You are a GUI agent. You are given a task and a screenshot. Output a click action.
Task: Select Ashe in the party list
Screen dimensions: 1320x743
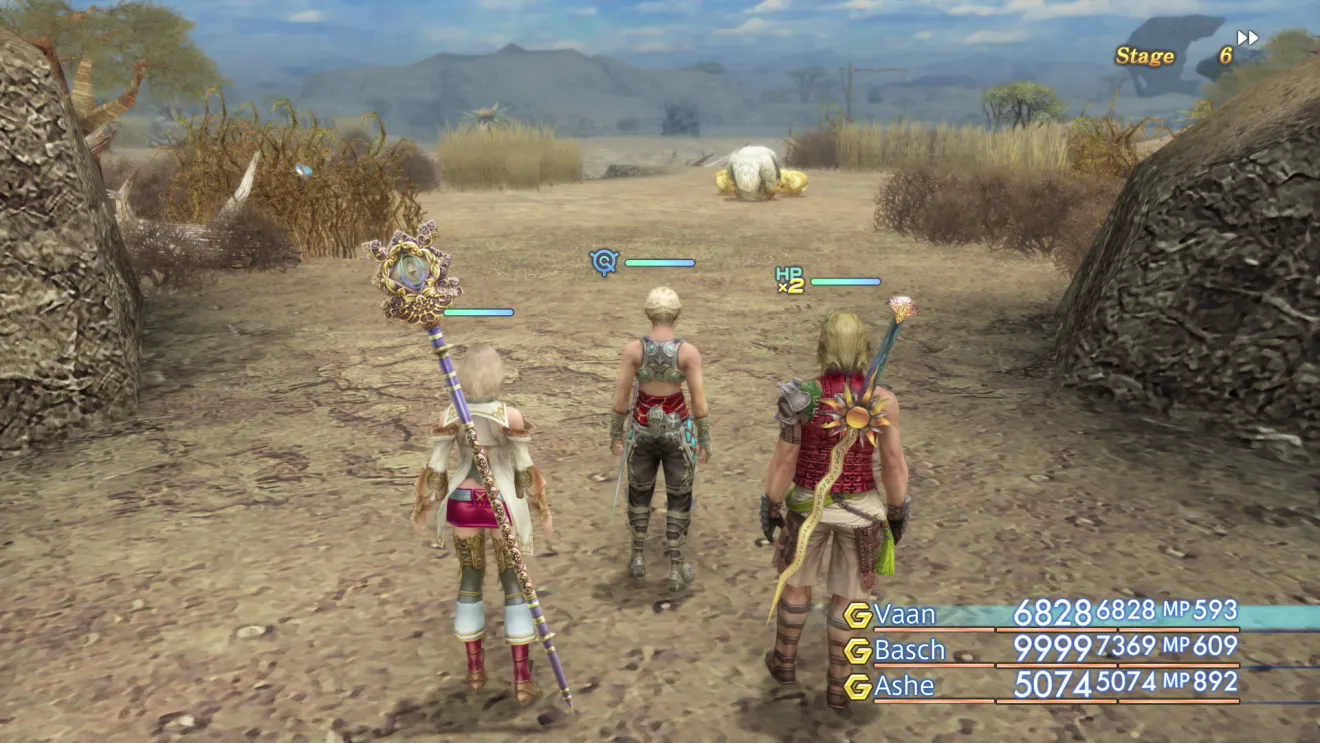[904, 686]
